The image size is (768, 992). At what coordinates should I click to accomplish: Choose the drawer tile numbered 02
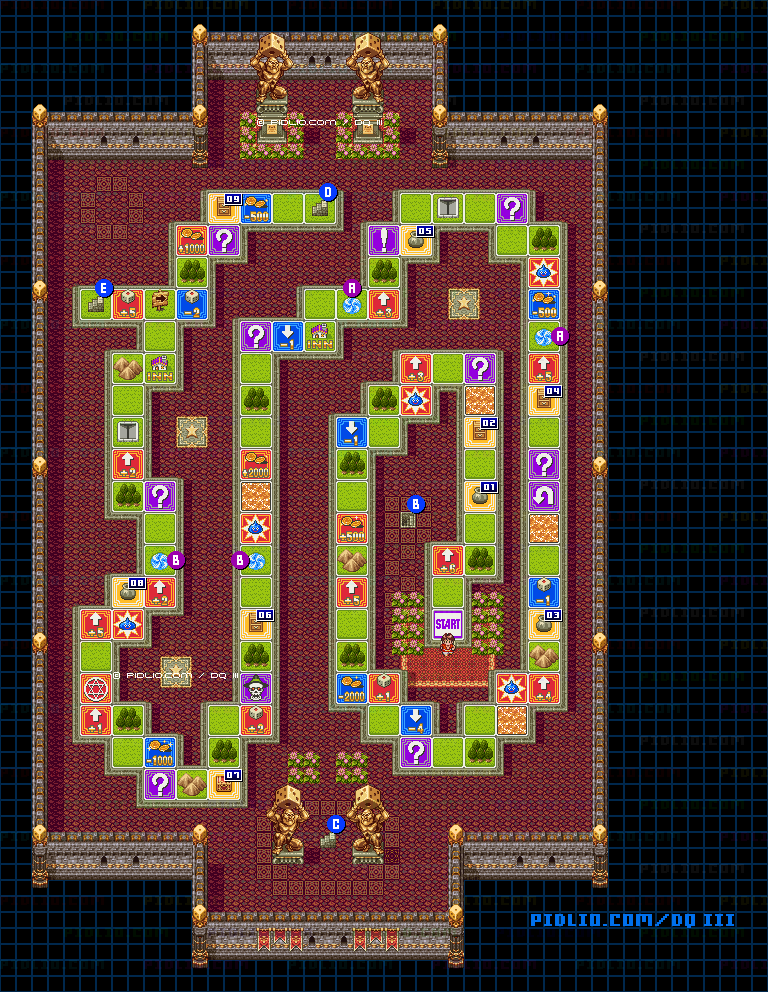click(x=480, y=433)
